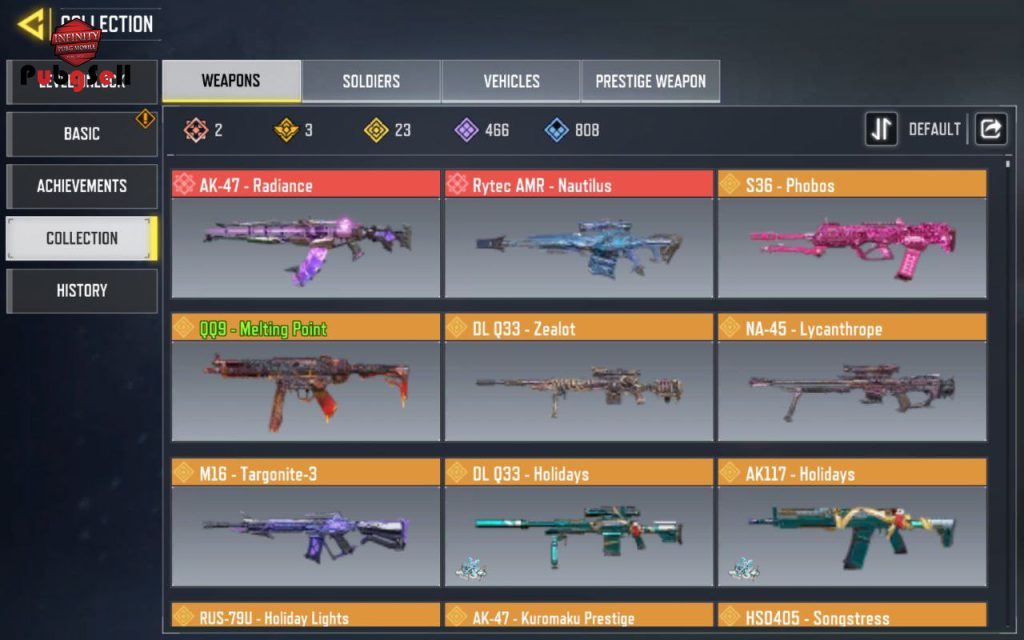This screenshot has width=1024, height=640.
Task: Open the History section
Action: [x=82, y=290]
